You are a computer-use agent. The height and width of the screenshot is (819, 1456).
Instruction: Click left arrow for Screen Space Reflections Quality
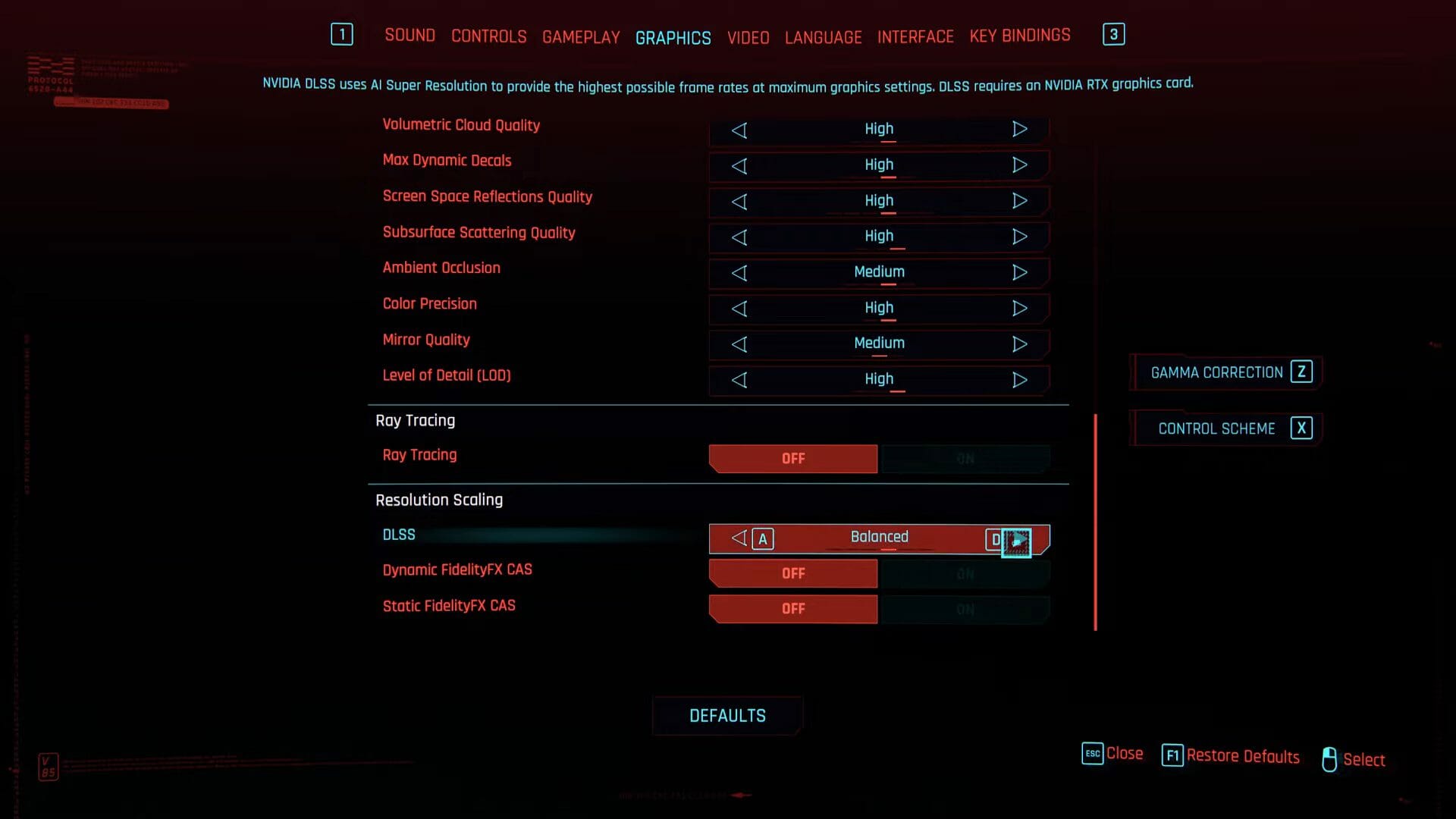[x=739, y=202]
